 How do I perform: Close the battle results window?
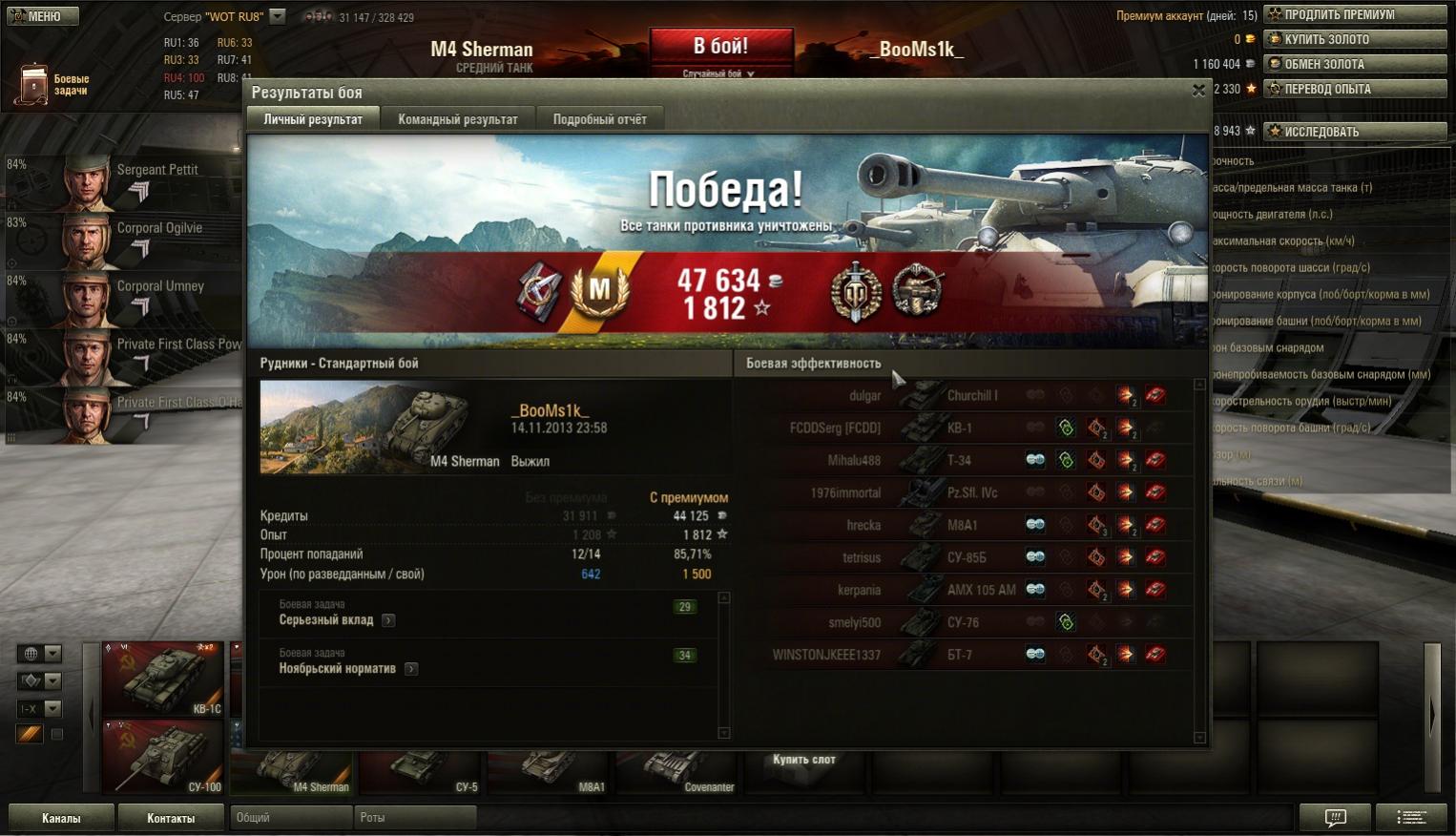click(x=1198, y=91)
